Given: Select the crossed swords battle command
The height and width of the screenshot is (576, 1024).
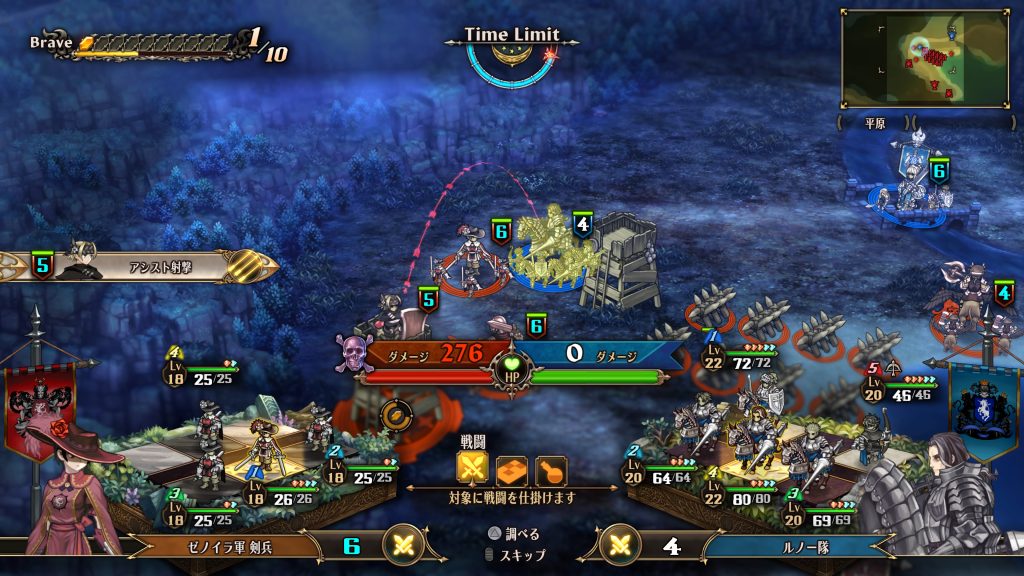Looking at the screenshot, I should 473,470.
